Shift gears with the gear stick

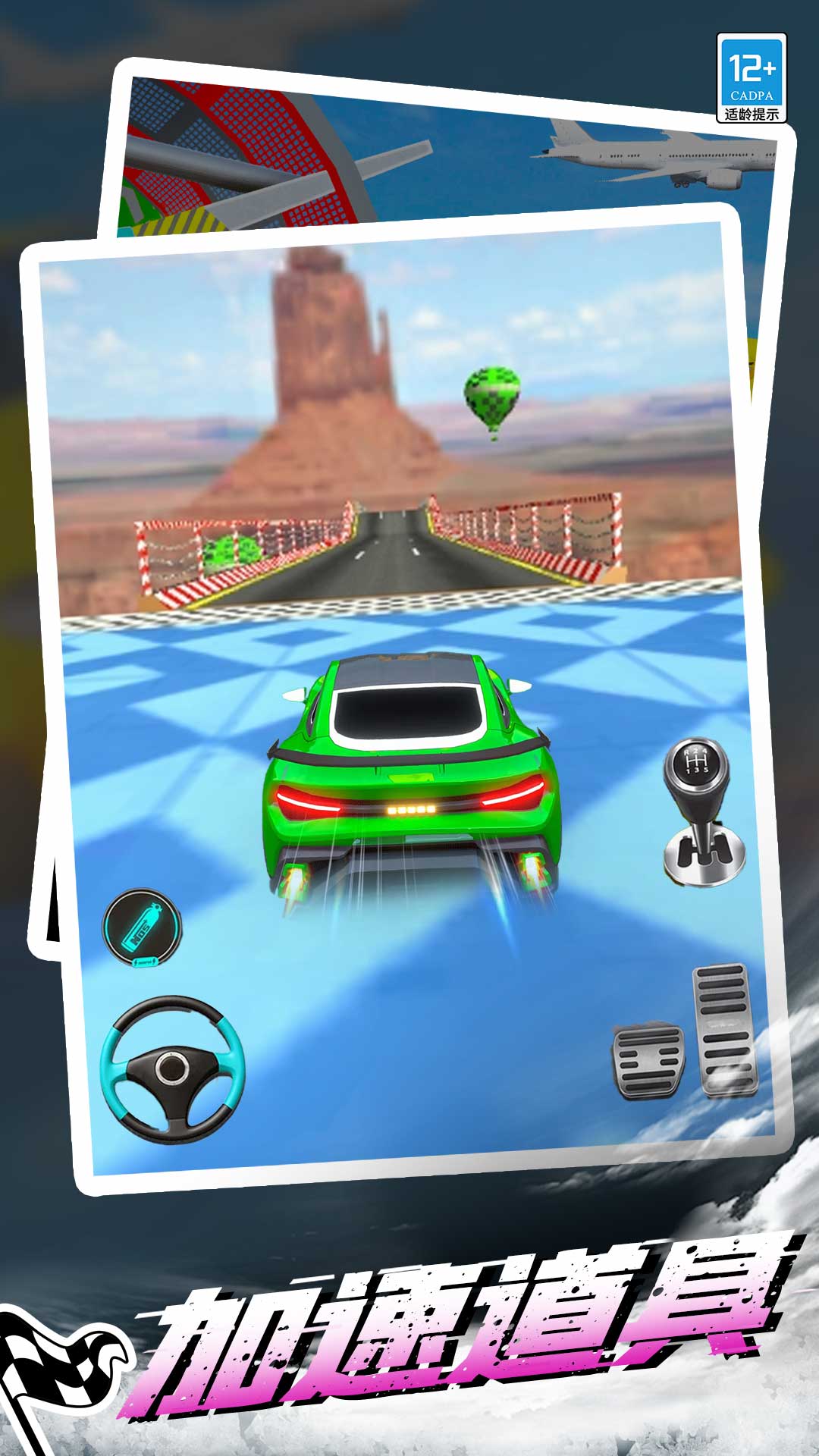701,811
